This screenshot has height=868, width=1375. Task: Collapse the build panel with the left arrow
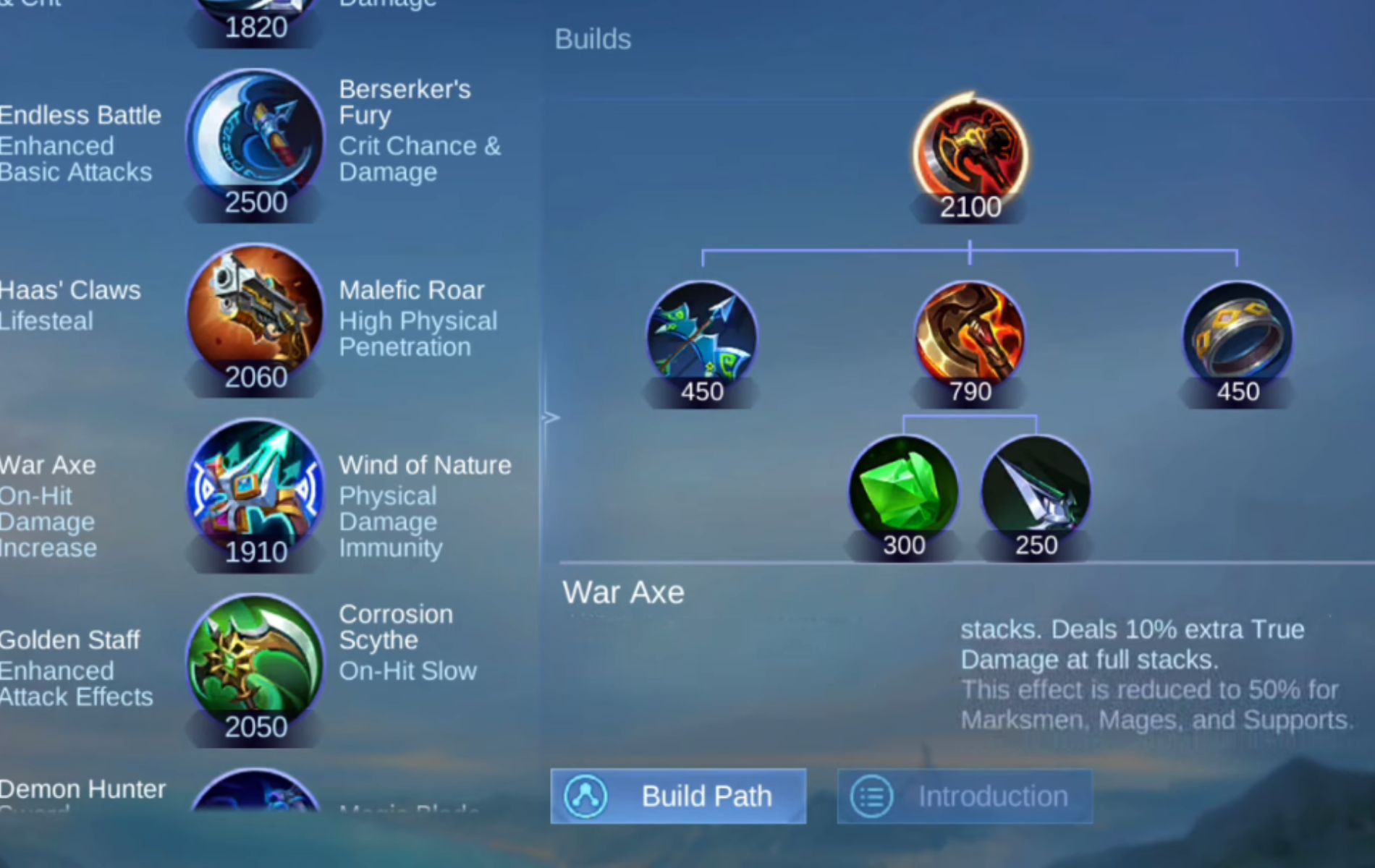click(551, 417)
